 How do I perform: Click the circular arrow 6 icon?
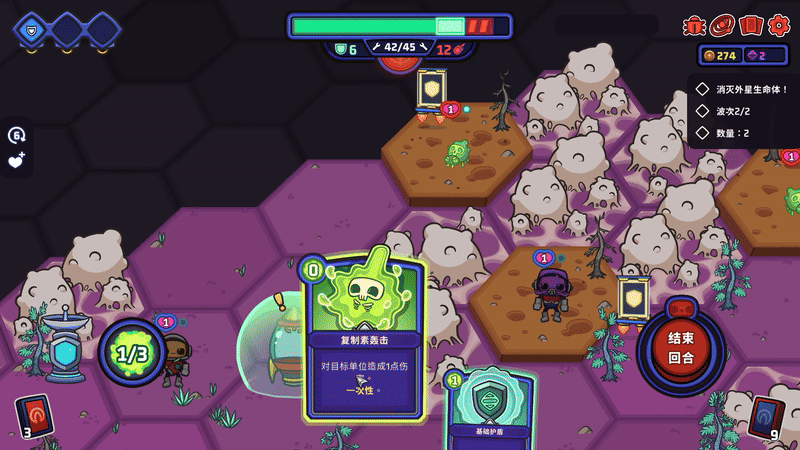(x=16, y=135)
